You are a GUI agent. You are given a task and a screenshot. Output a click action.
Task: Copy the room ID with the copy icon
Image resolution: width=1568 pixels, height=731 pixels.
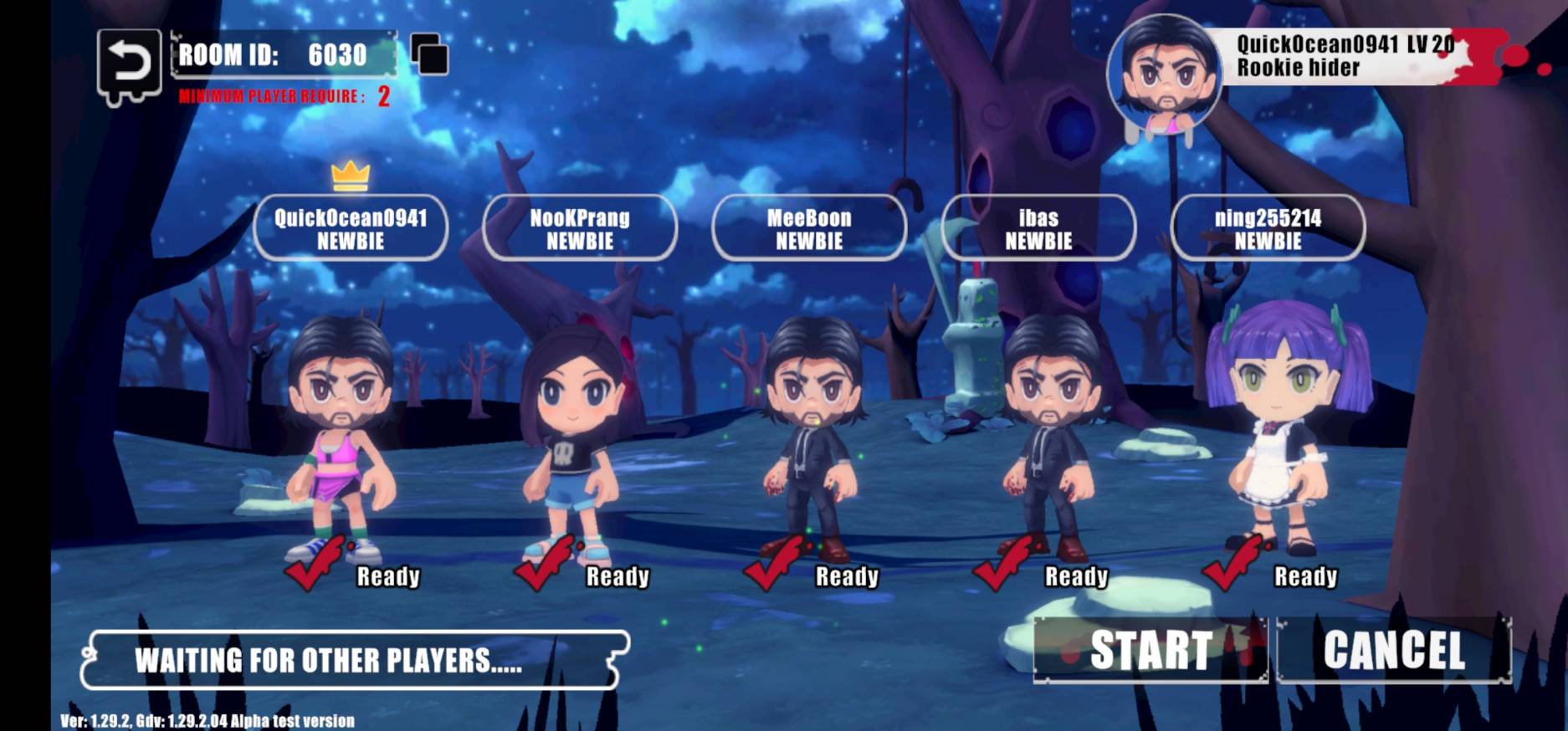pos(429,55)
